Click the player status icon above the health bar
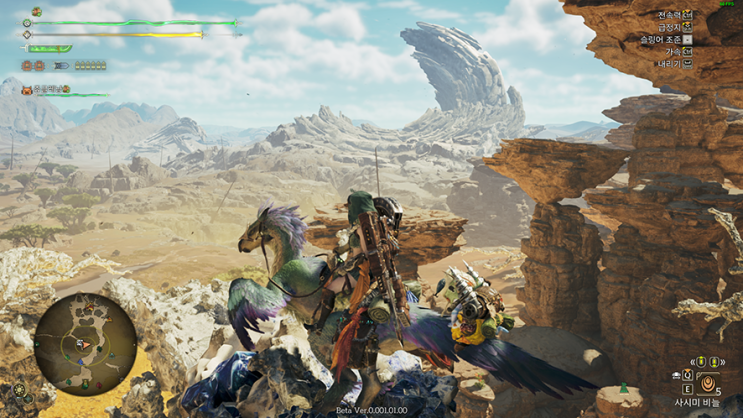This screenshot has height=418, width=743. click(36, 12)
